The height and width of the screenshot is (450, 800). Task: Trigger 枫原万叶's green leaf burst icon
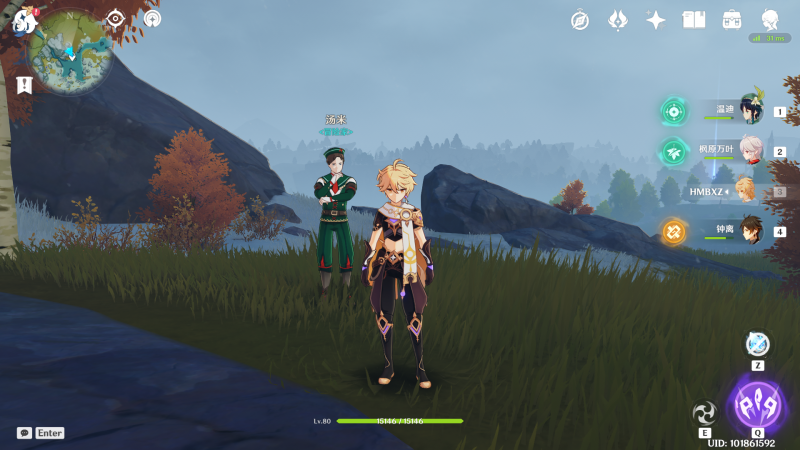(x=673, y=152)
